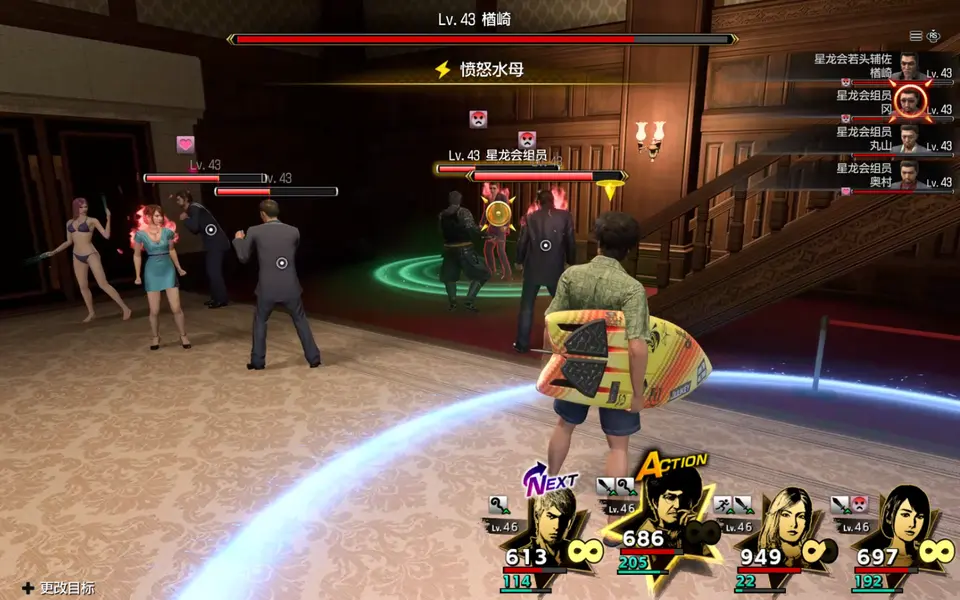Choose enemy 丸山 from the enemy list
Viewport: 960px width, 600px height.
(908, 138)
